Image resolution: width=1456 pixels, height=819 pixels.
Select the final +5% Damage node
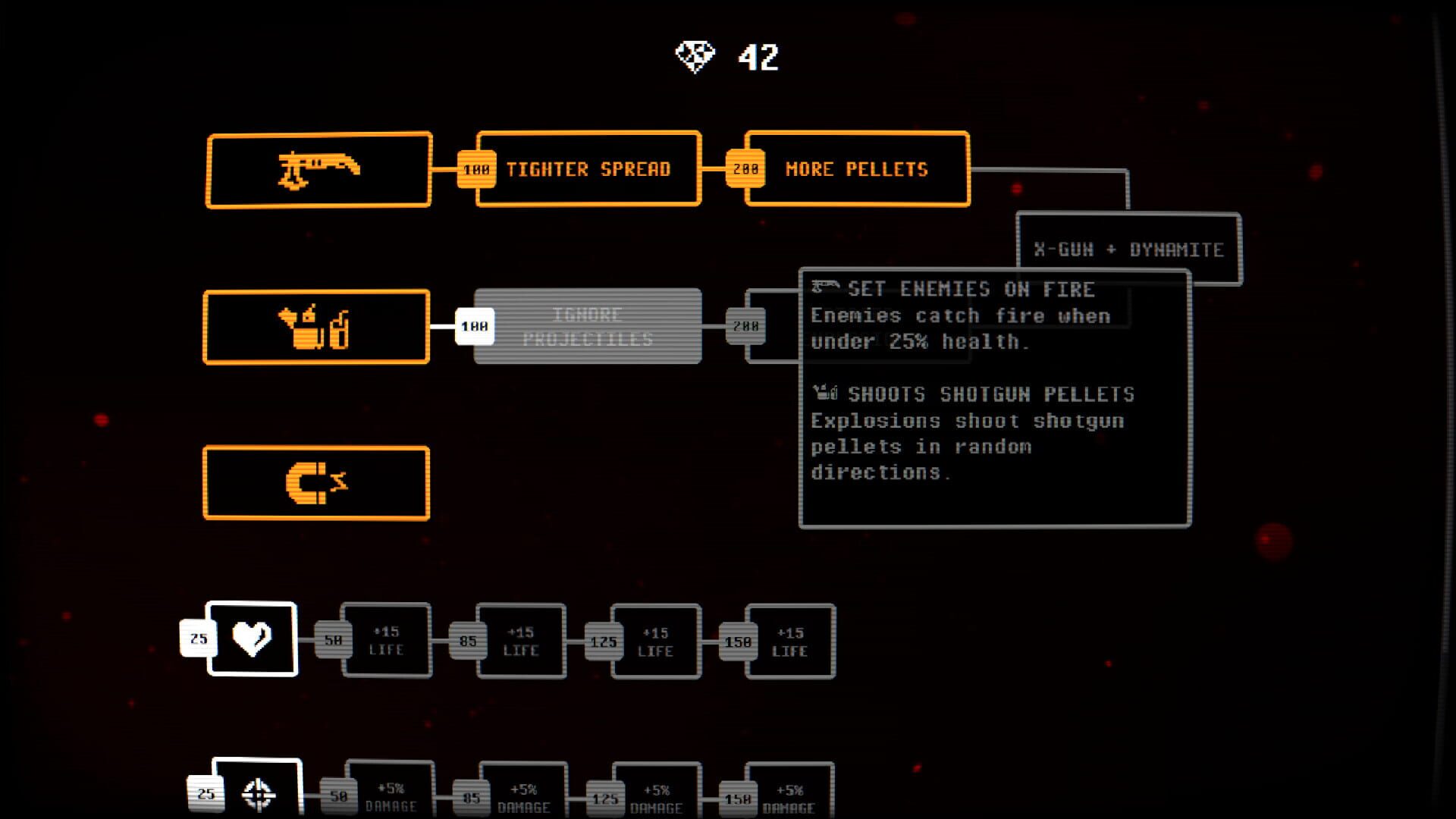click(790, 792)
